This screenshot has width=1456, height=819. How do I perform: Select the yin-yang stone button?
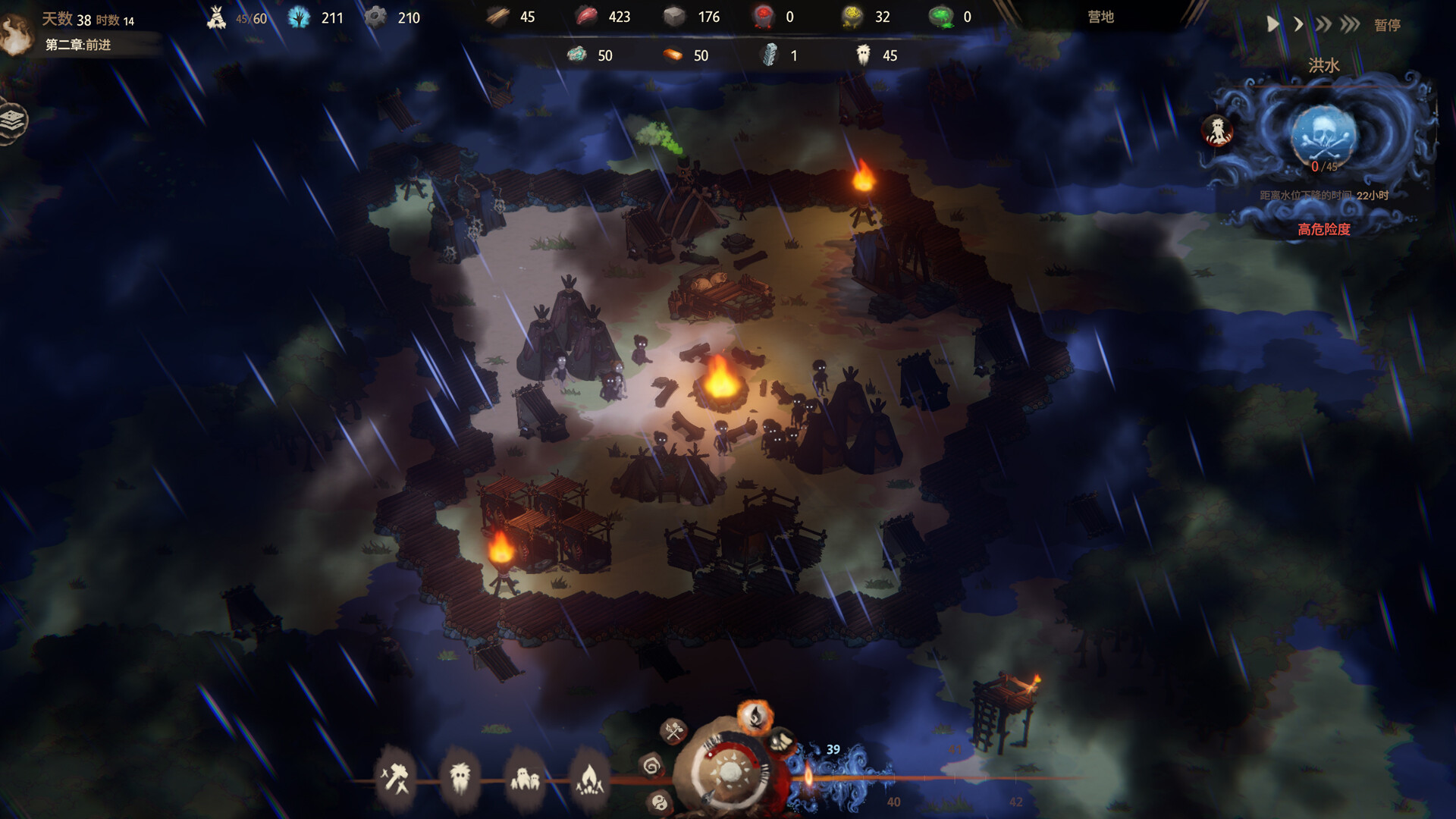click(x=660, y=802)
